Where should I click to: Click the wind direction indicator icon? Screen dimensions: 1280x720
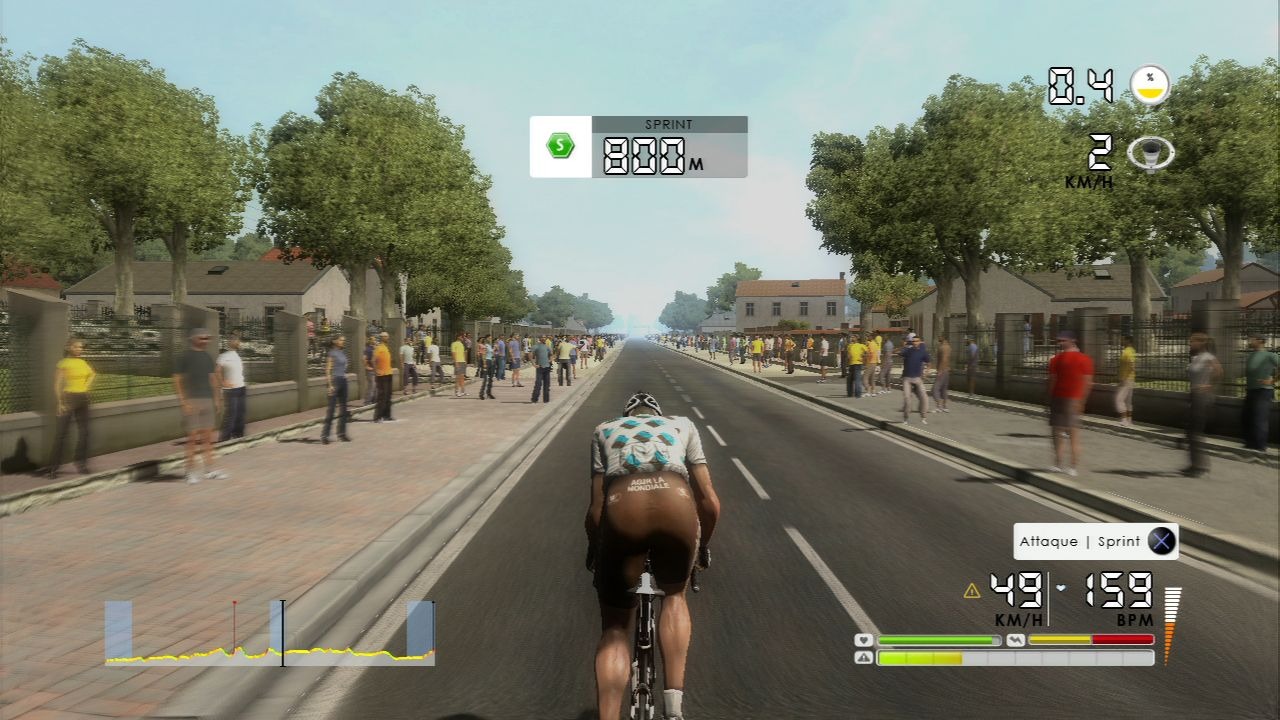[1150, 154]
